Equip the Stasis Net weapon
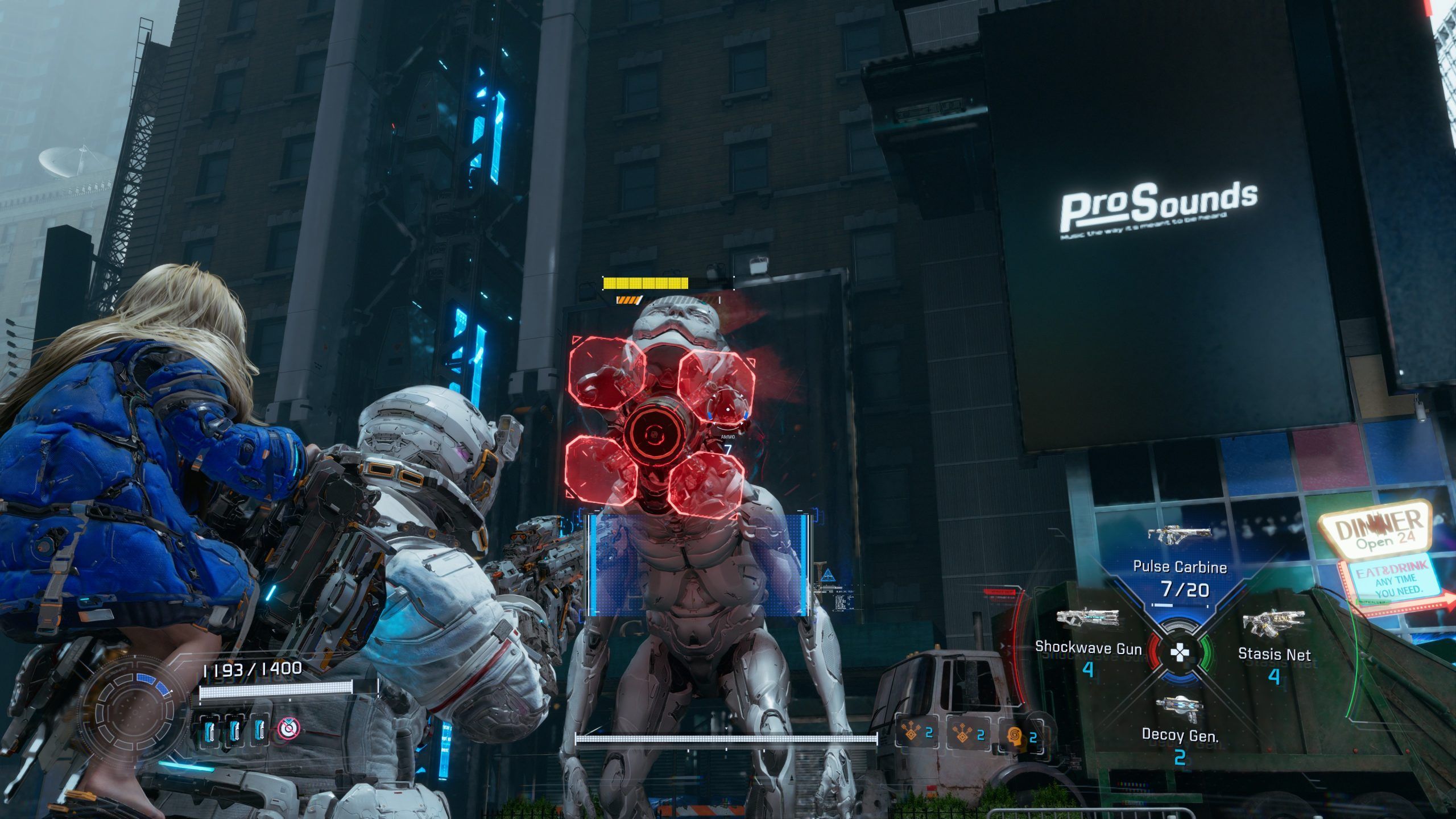The width and height of the screenshot is (1456, 819). 1273,624
